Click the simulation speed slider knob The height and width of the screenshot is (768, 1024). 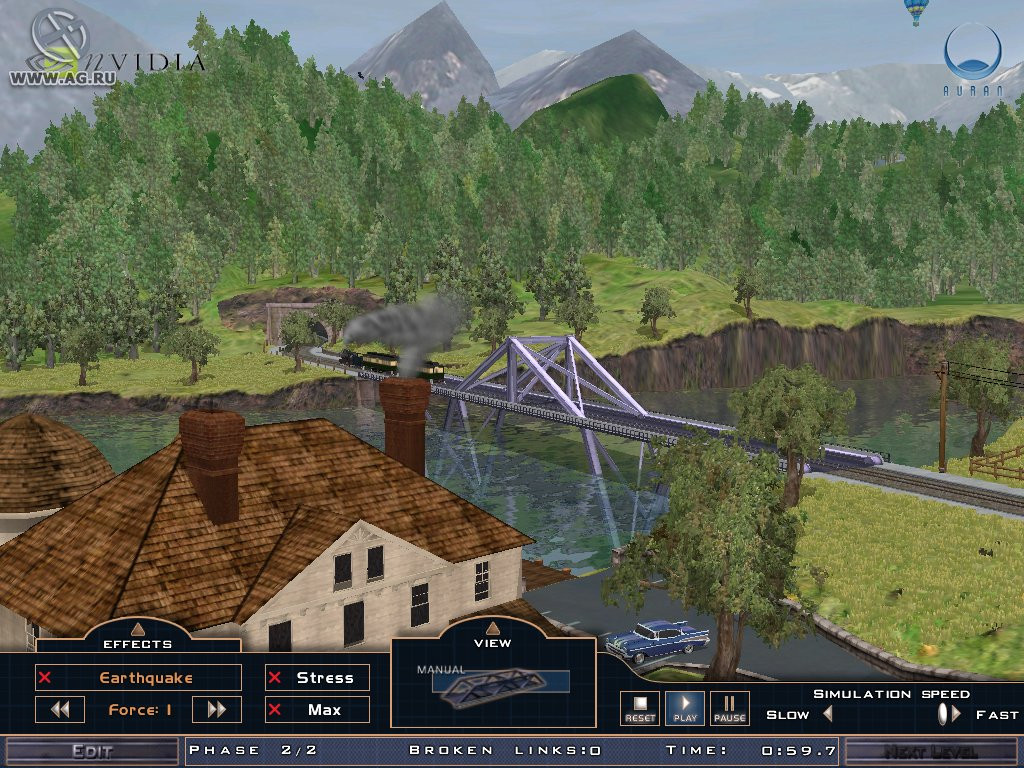(942, 714)
